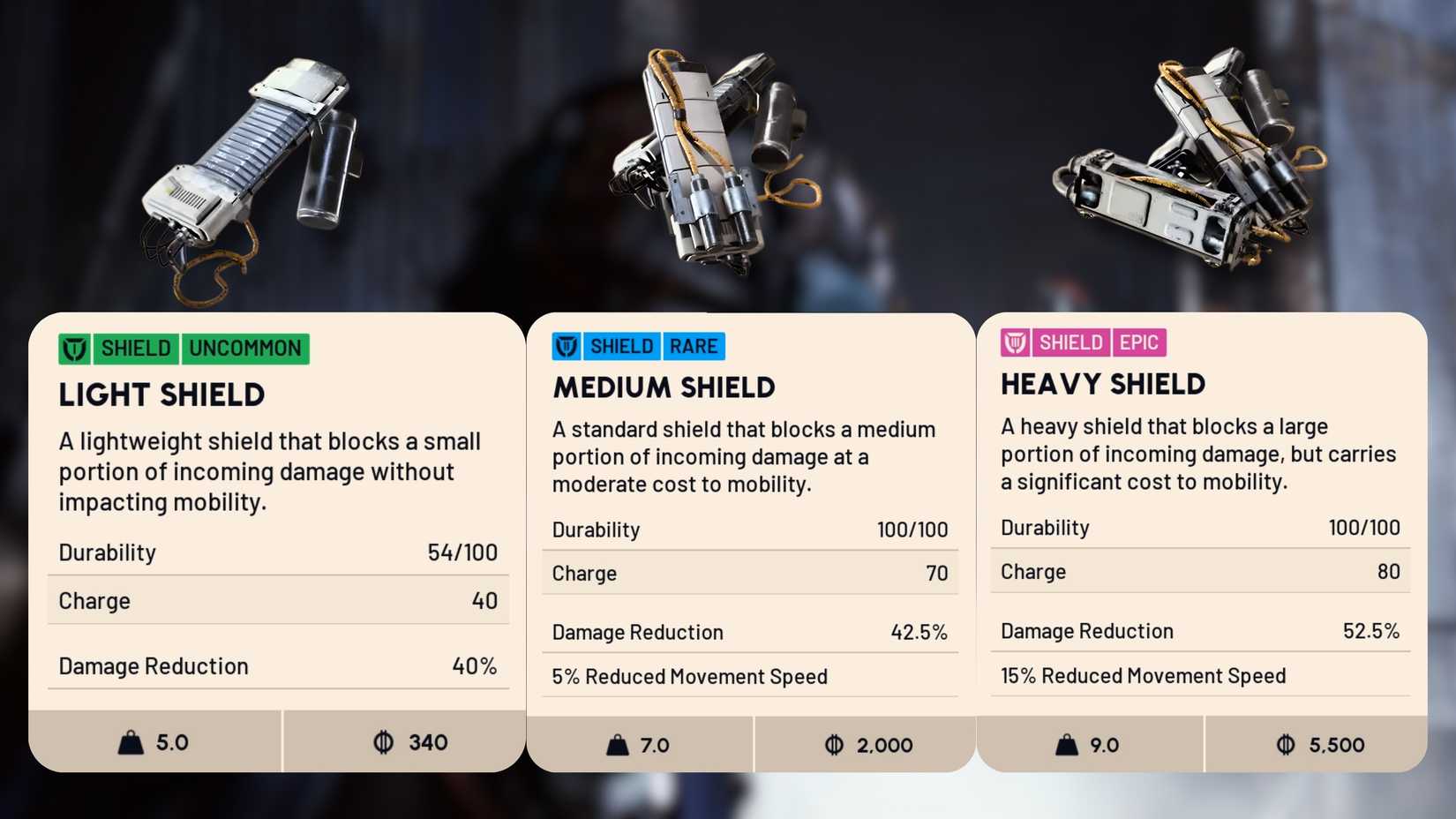Select the LIGHT SHIELD title
The width and height of the screenshot is (1456, 819).
[x=161, y=395]
